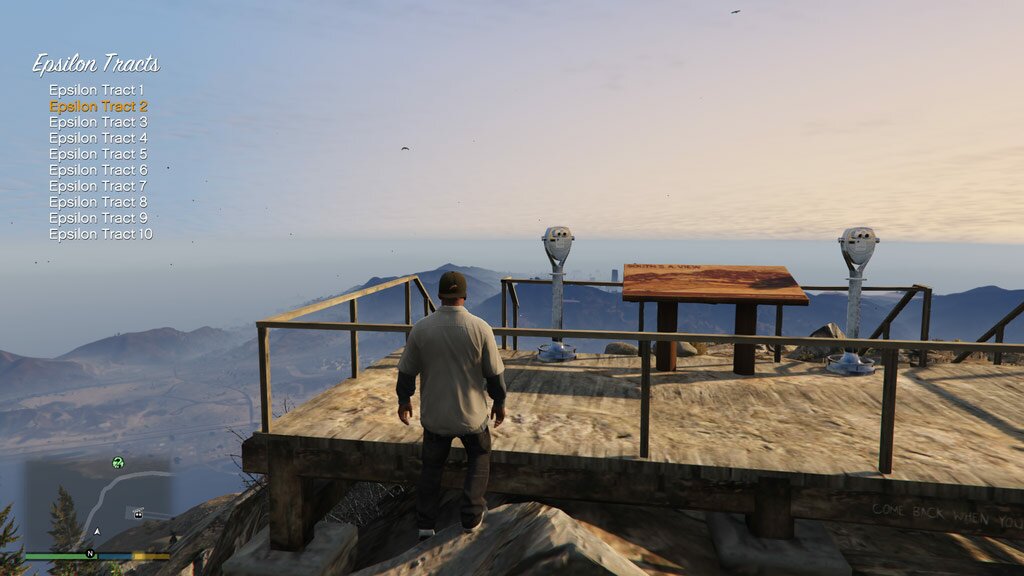Click the player arrow on the minimap
This screenshot has width=1024, height=576.
(96, 532)
